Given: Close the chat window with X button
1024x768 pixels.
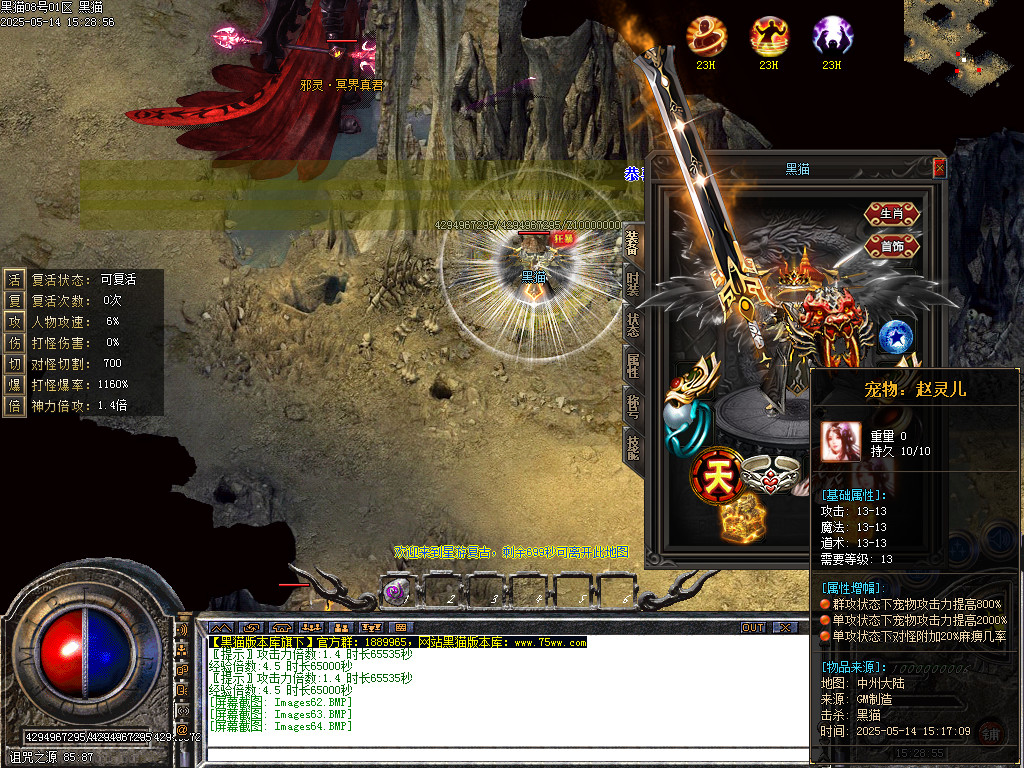Looking at the screenshot, I should [x=785, y=627].
